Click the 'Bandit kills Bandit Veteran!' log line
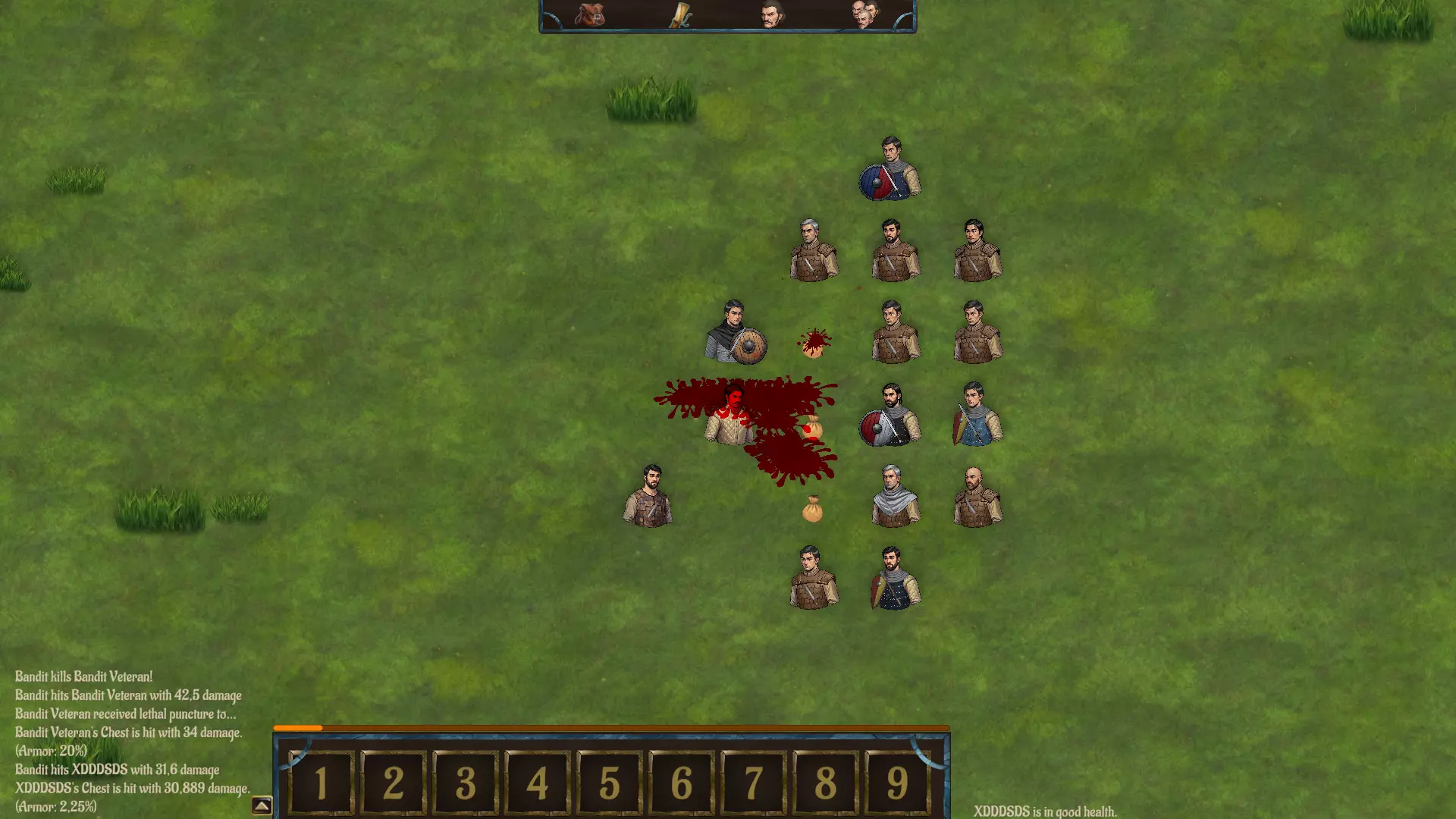The image size is (1456, 819). tap(83, 676)
